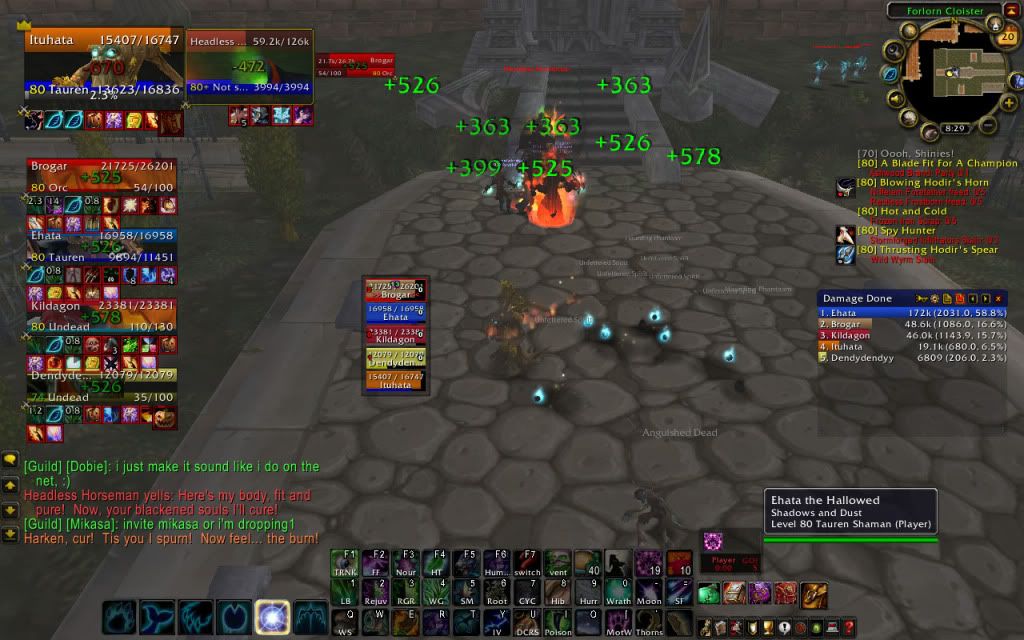Choose Dendydendyy's party frame
The width and height of the screenshot is (1024, 640).
[102, 387]
